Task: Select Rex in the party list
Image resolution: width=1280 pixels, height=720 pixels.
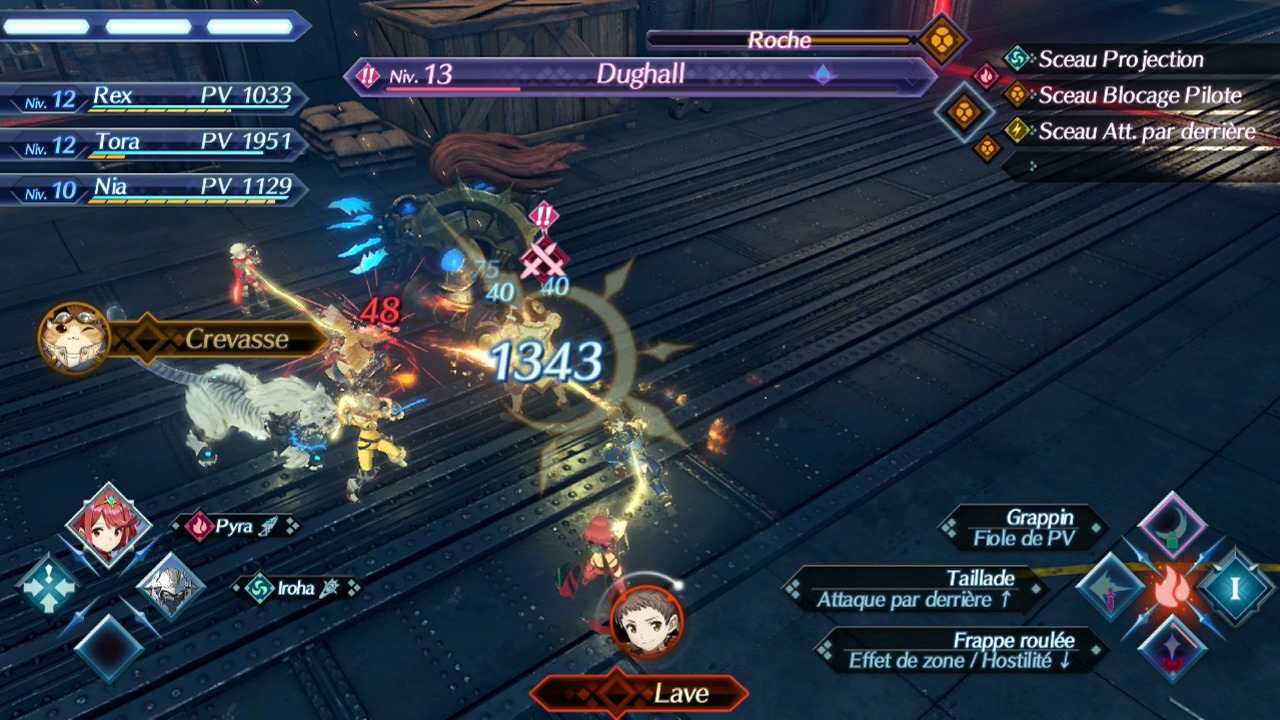Action: pos(155,97)
